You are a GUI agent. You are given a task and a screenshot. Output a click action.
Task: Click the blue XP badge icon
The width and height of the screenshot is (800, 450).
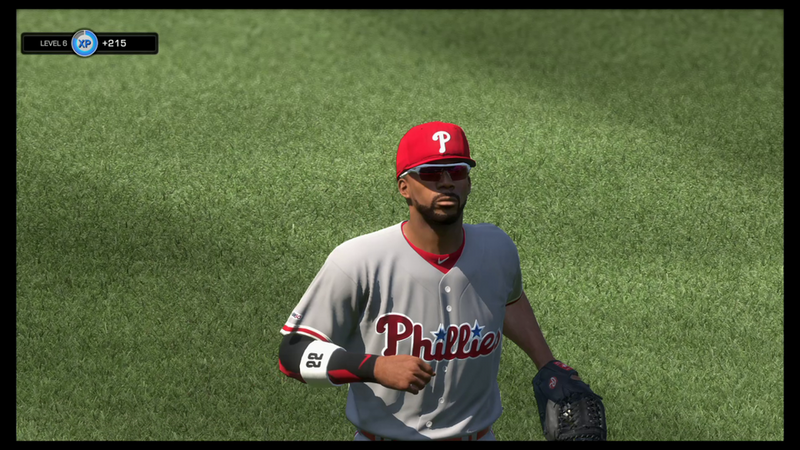pyautogui.click(x=84, y=43)
